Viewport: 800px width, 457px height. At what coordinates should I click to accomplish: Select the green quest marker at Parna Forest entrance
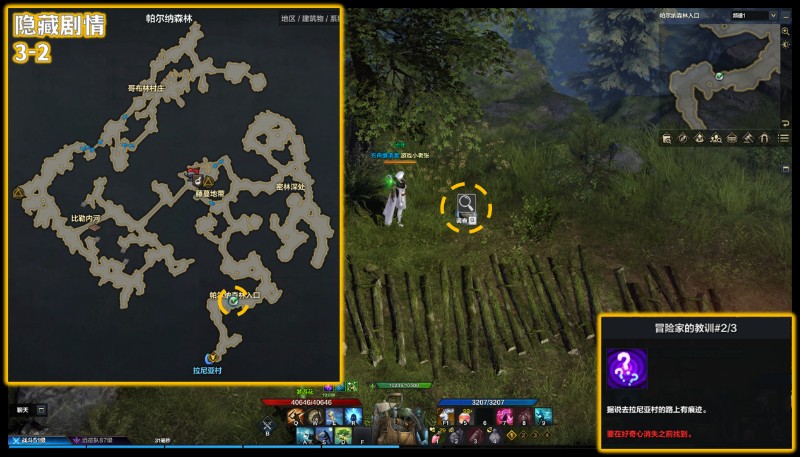click(232, 299)
